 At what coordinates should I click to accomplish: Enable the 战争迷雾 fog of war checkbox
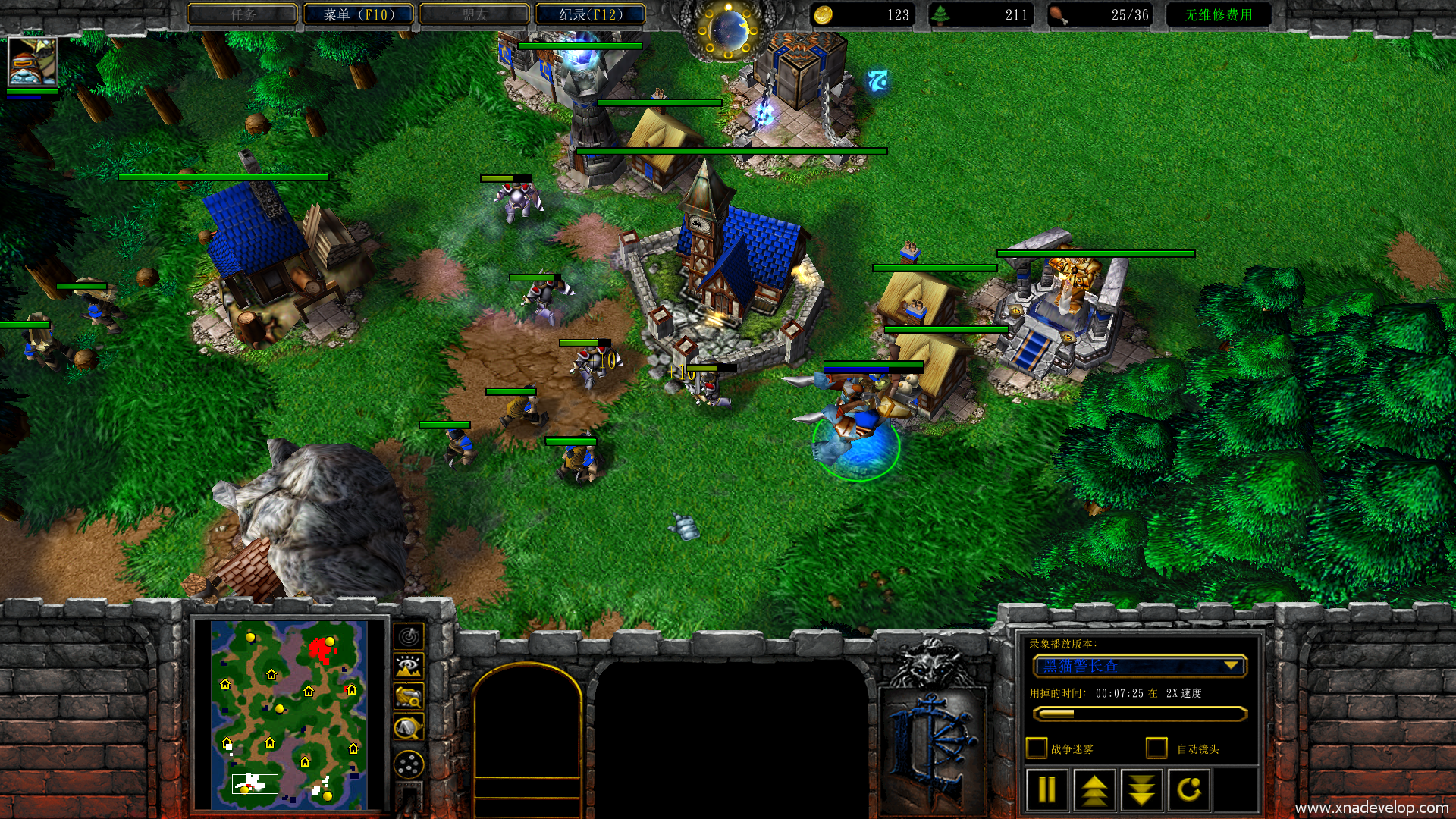1036,748
